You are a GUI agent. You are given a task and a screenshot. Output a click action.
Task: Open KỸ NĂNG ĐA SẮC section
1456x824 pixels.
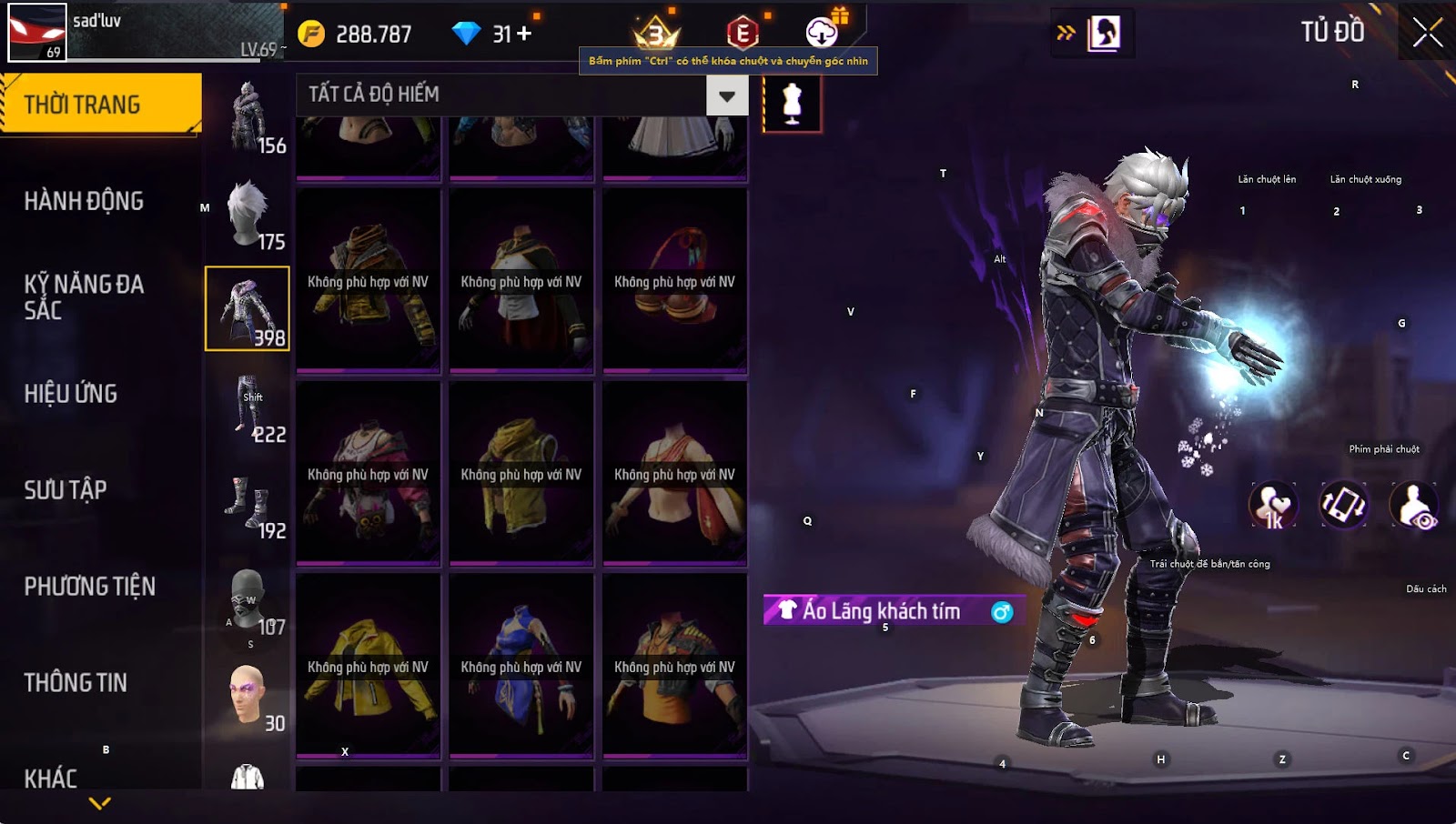pos(84,297)
